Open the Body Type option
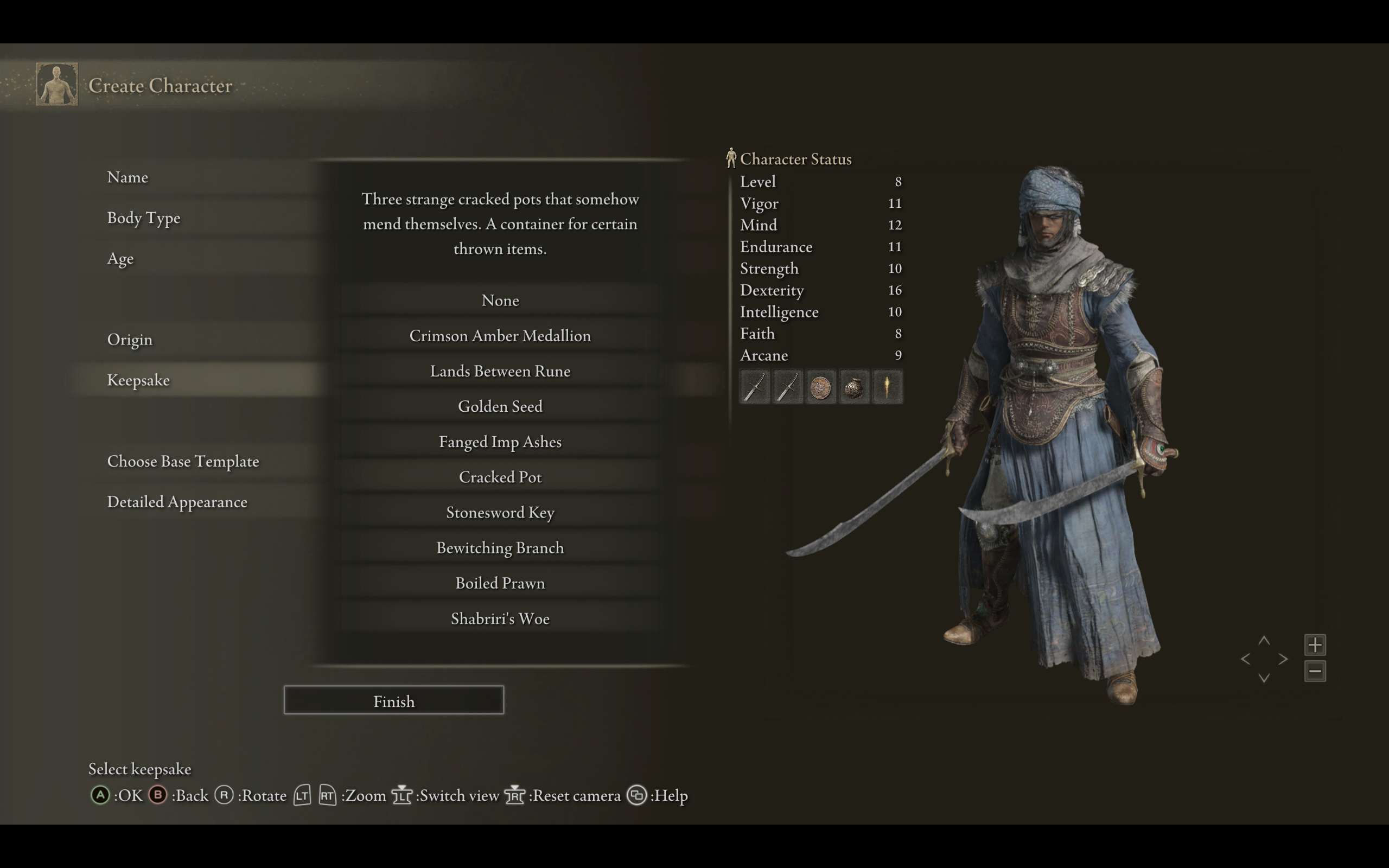Image resolution: width=1389 pixels, height=868 pixels. tap(143, 218)
